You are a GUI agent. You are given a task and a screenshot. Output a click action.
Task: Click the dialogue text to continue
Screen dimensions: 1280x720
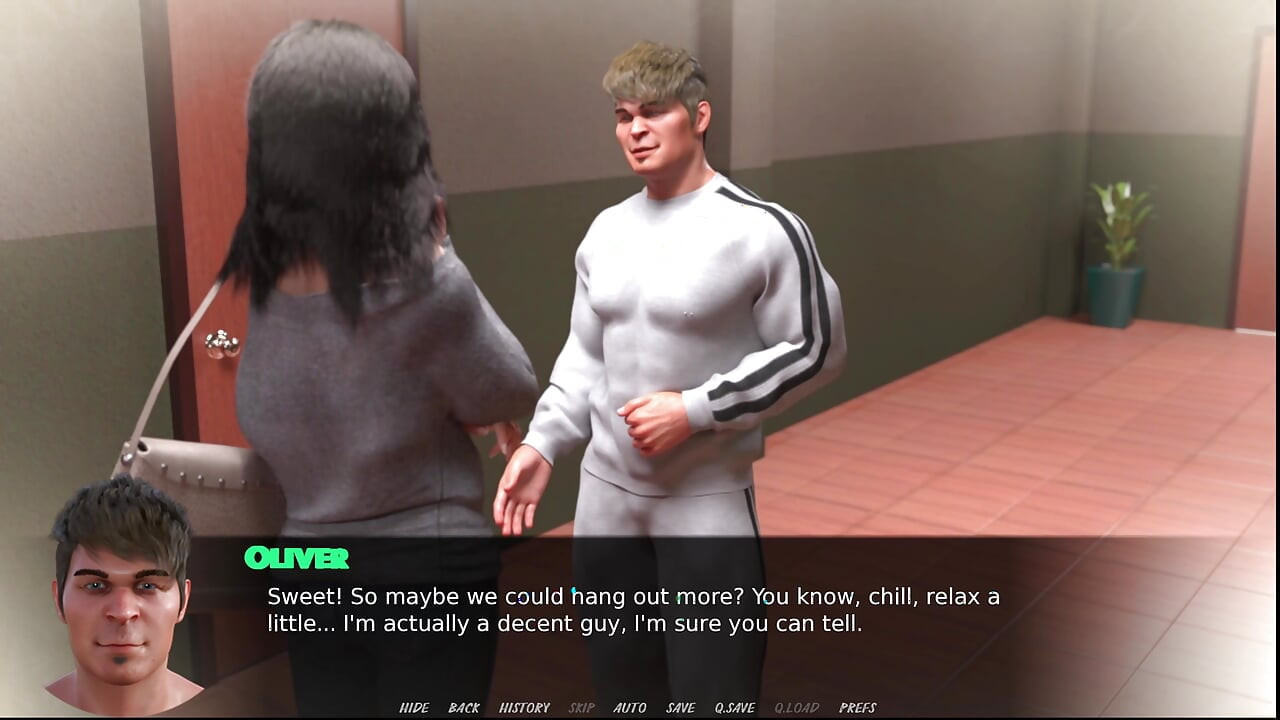pos(633,611)
